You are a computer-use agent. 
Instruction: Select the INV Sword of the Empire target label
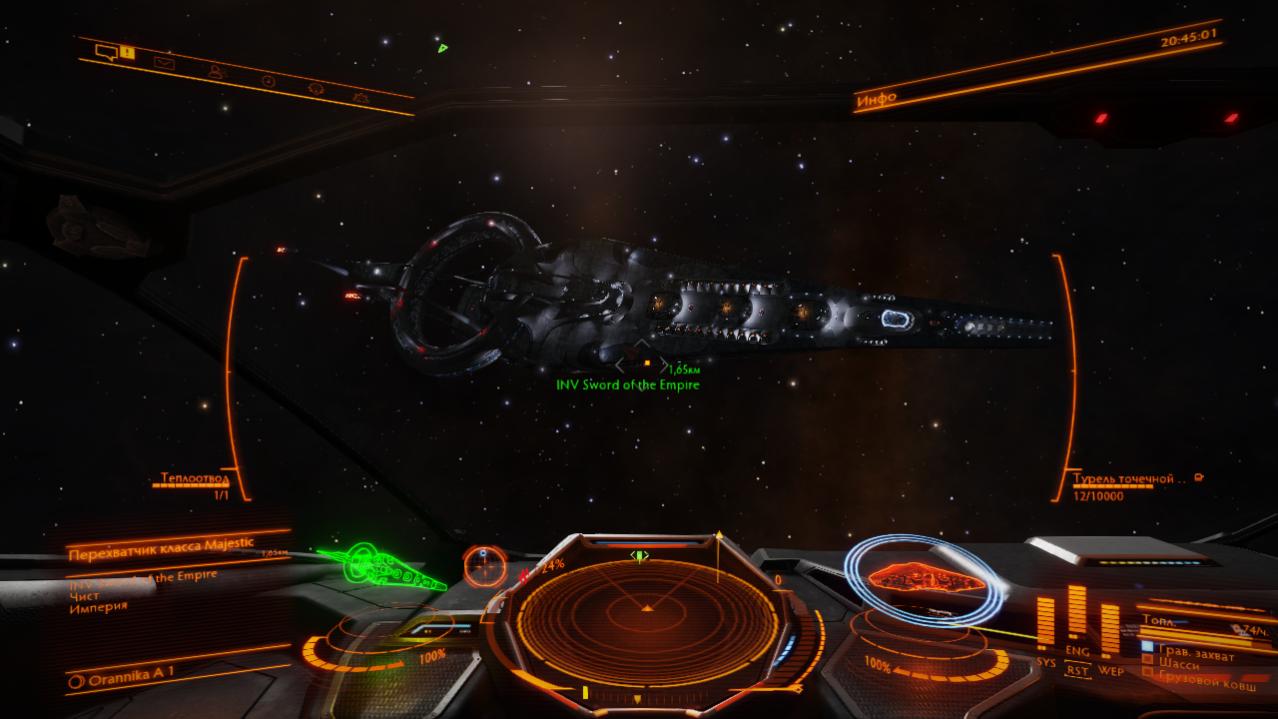click(628, 385)
